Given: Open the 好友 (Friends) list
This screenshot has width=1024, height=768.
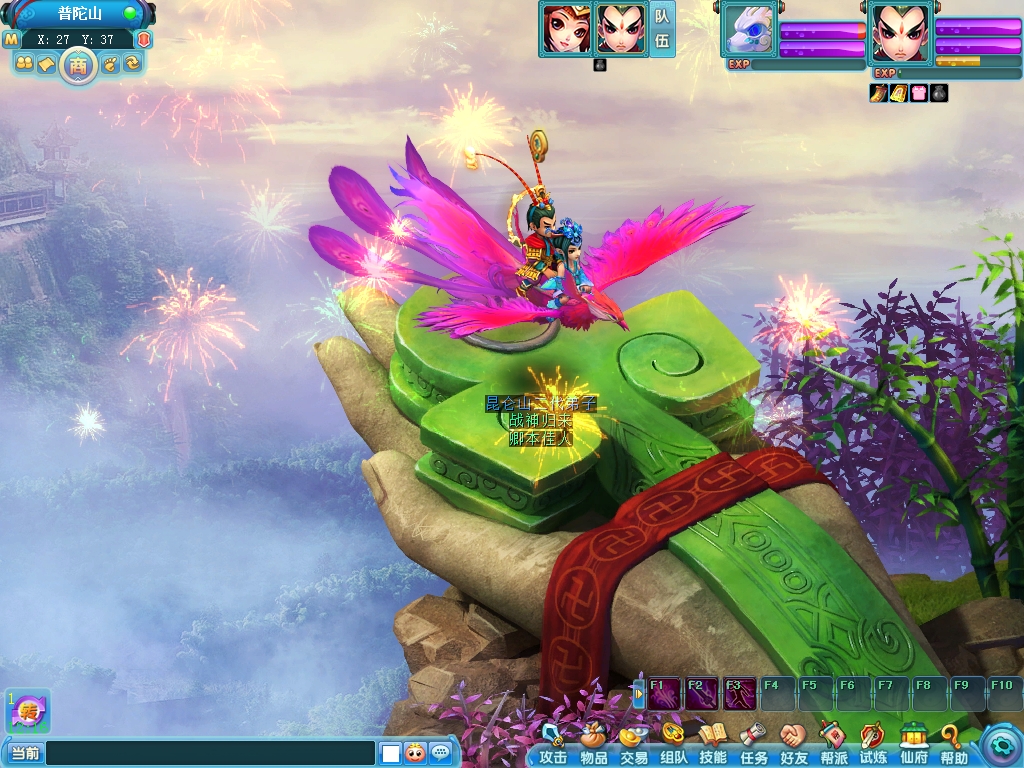Looking at the screenshot, I should point(793,744).
